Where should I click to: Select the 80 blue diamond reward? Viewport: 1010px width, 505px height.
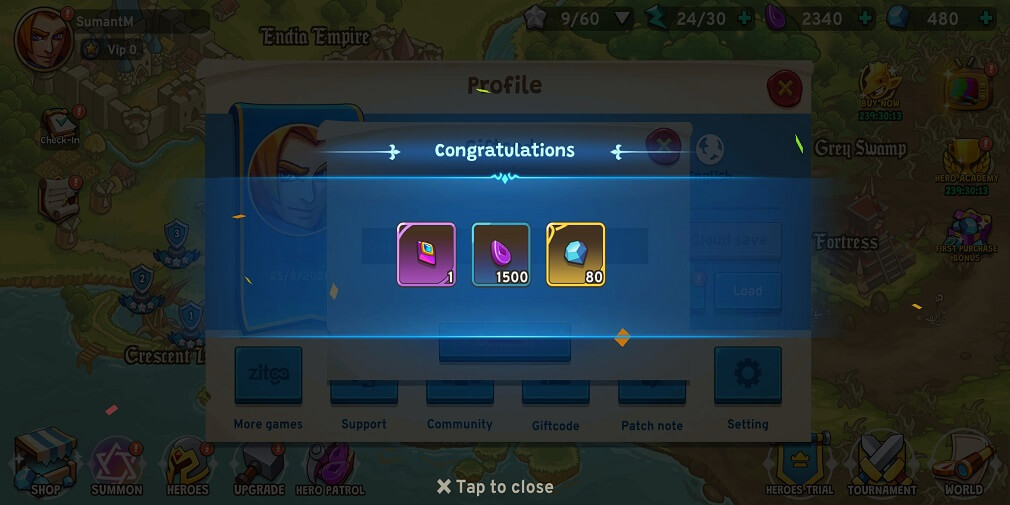[576, 254]
